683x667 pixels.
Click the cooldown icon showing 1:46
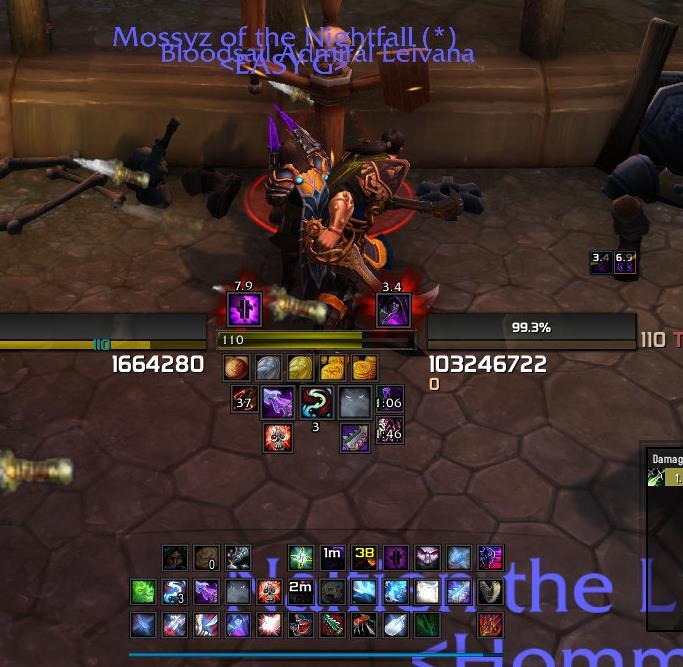tap(390, 432)
